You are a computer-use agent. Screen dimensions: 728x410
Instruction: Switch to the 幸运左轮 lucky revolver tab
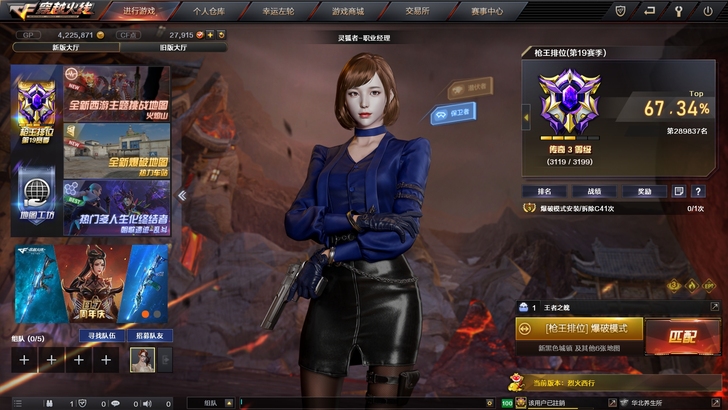[279, 10]
